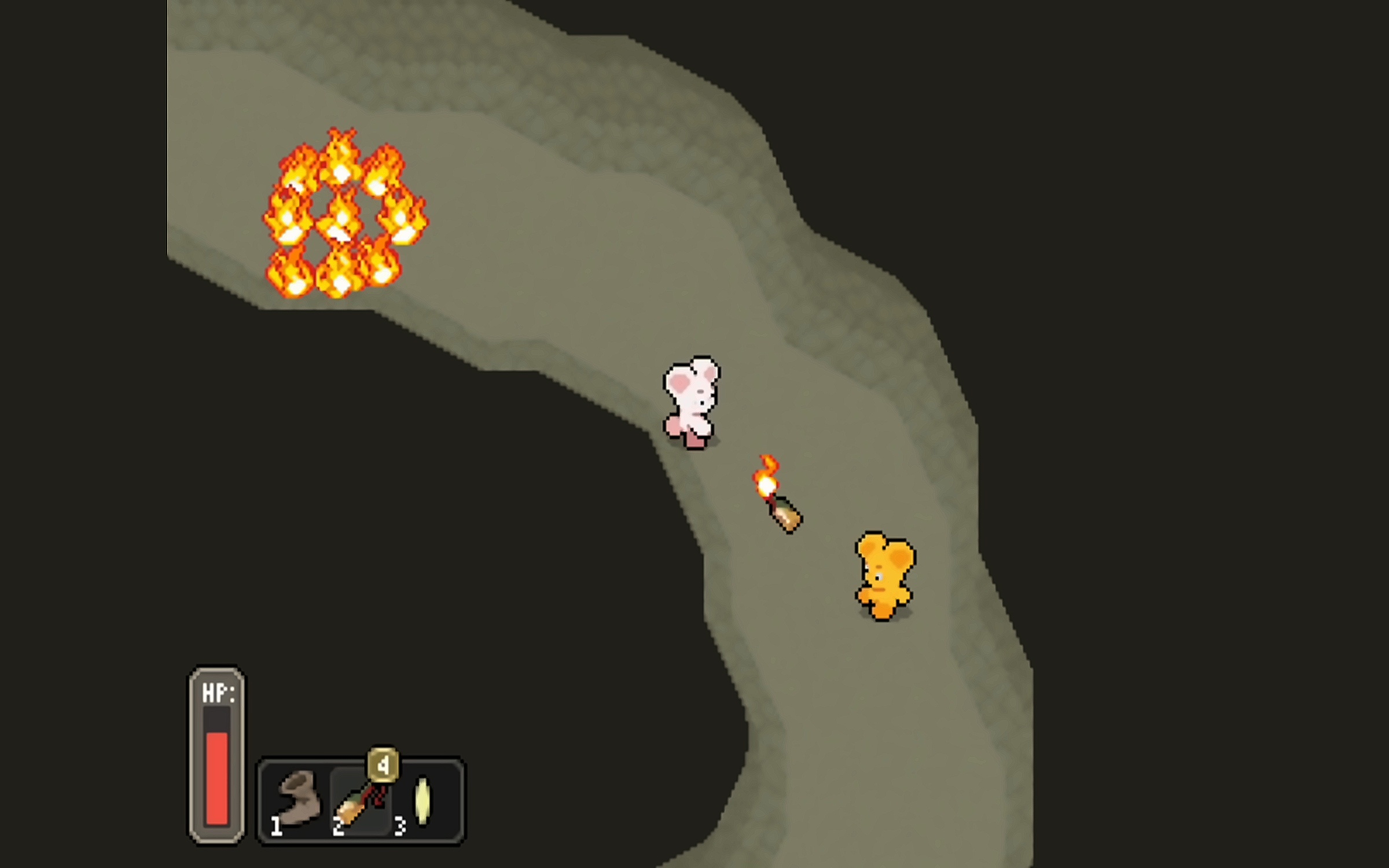Choose the molotov bottle in hotbar slot 2
This screenshot has width=1389, height=868.
click(x=360, y=801)
